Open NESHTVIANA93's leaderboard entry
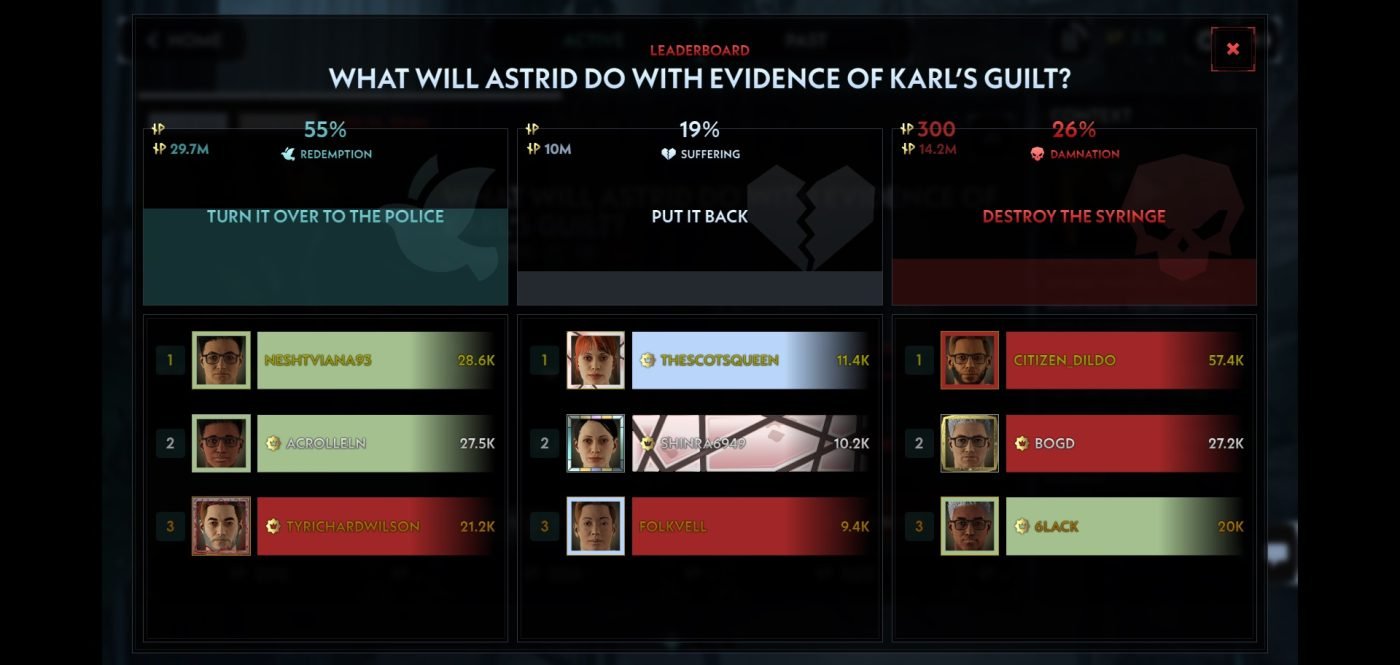 [375, 360]
